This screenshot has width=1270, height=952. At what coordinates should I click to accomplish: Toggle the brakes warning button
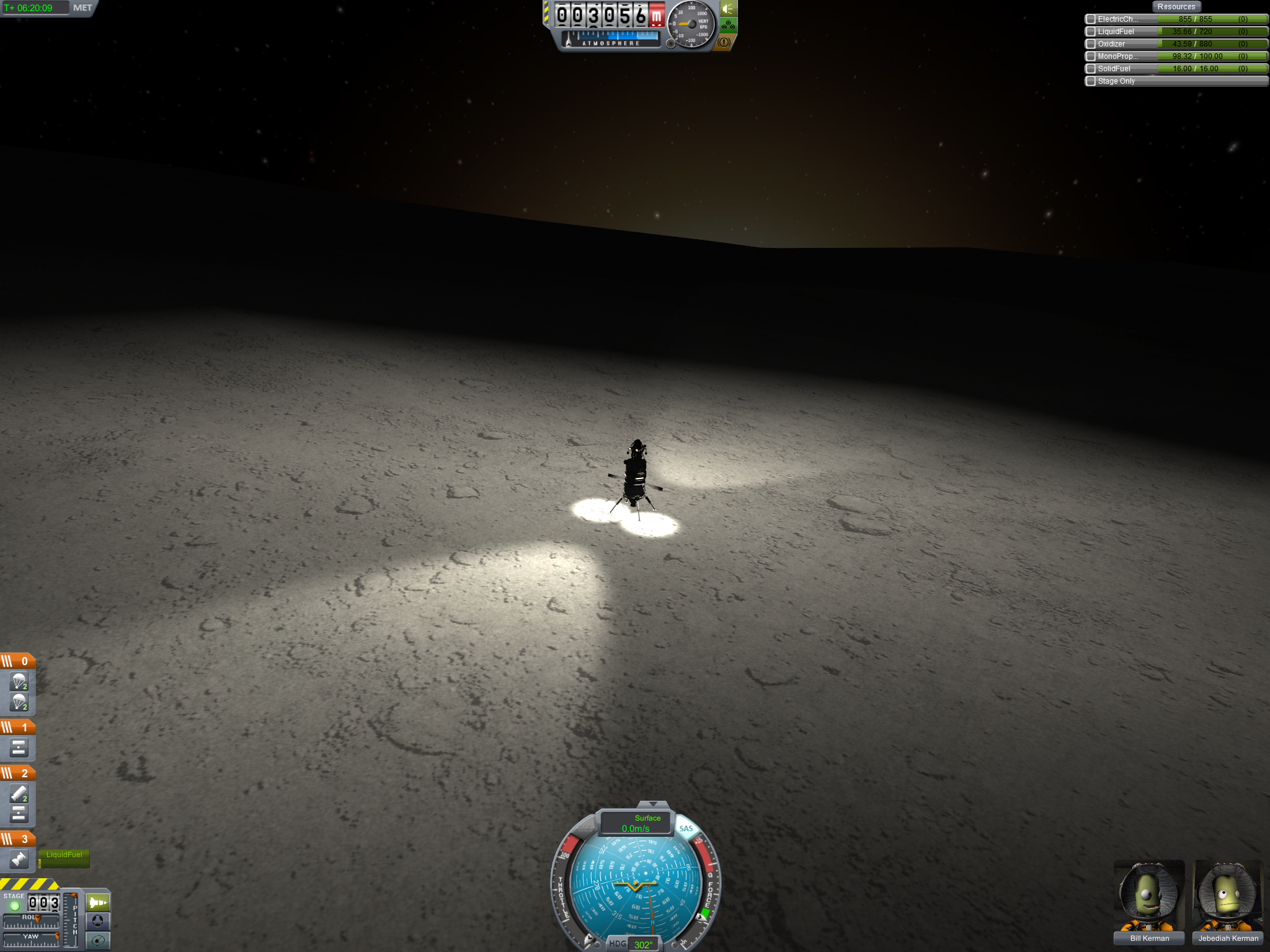click(x=724, y=43)
